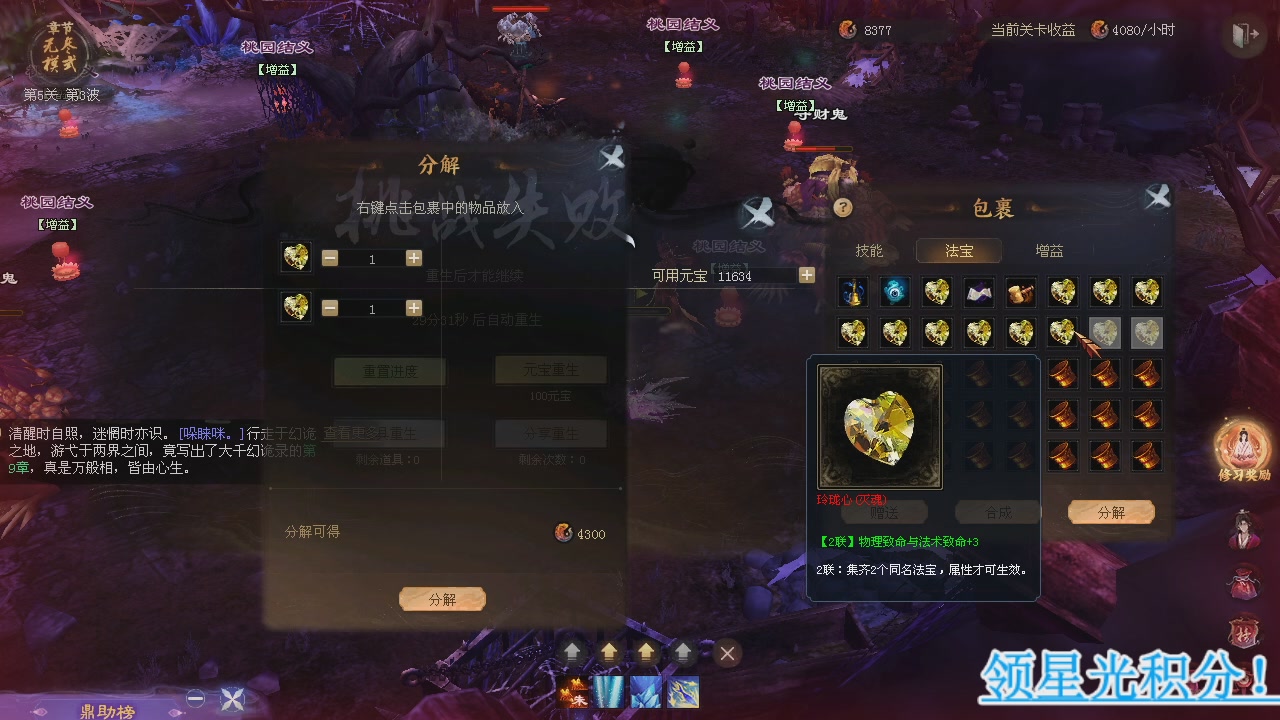1280x720 pixels.
Task: Decrease the first item's quantity with minus button
Action: tap(330, 257)
